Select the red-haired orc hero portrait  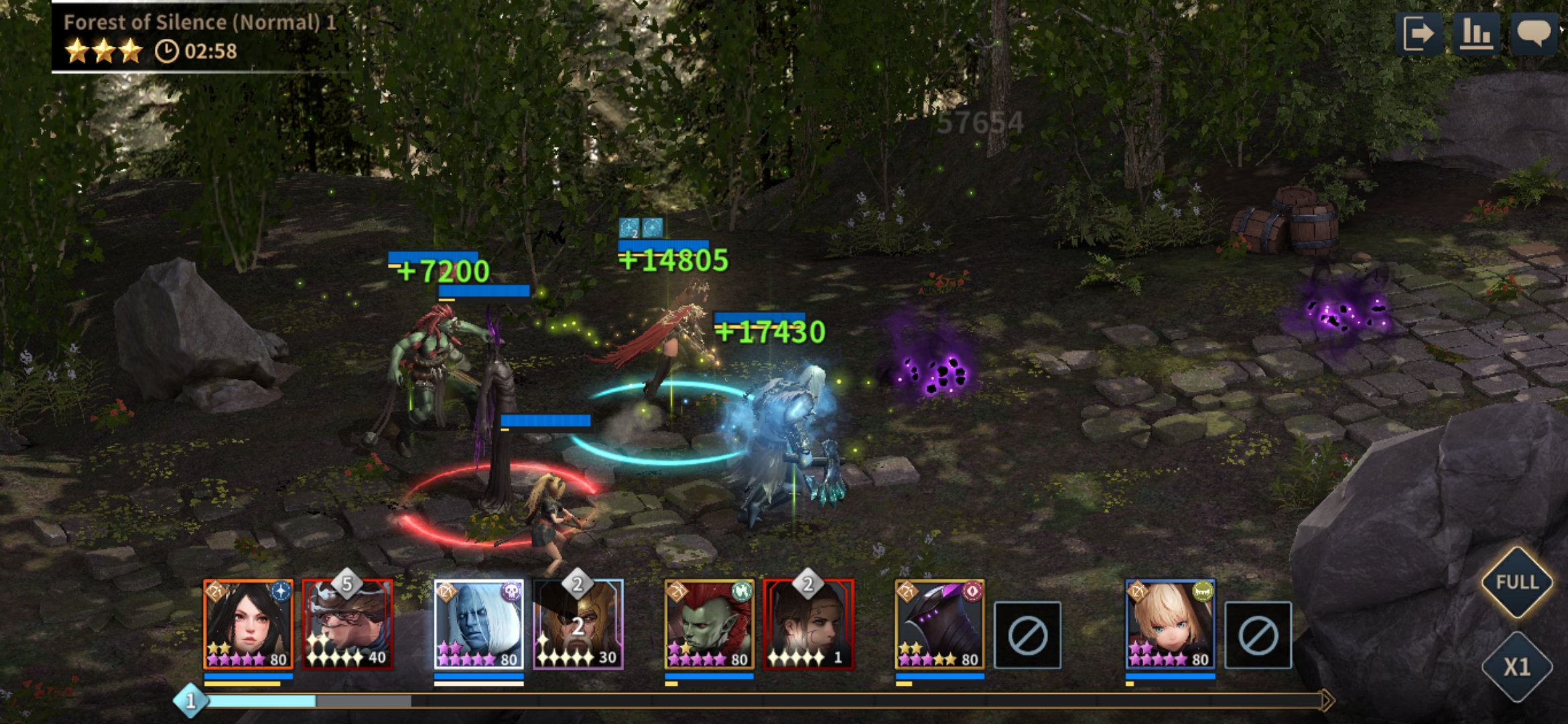click(x=709, y=625)
